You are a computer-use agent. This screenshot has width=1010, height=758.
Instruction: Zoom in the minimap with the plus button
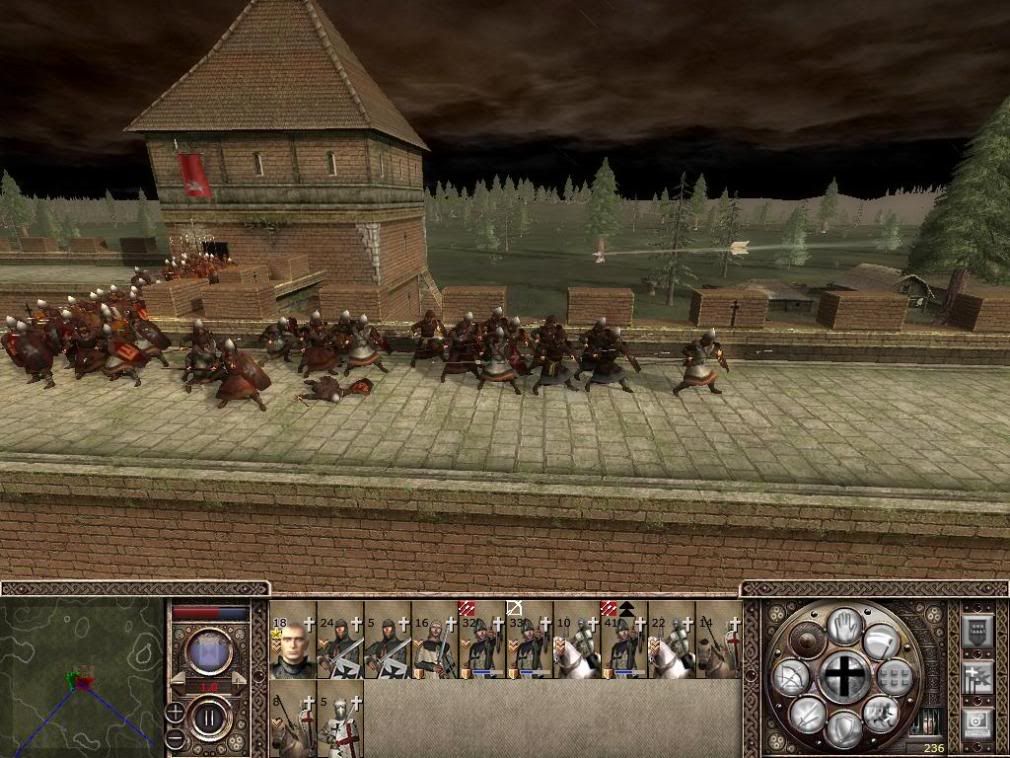(175, 714)
